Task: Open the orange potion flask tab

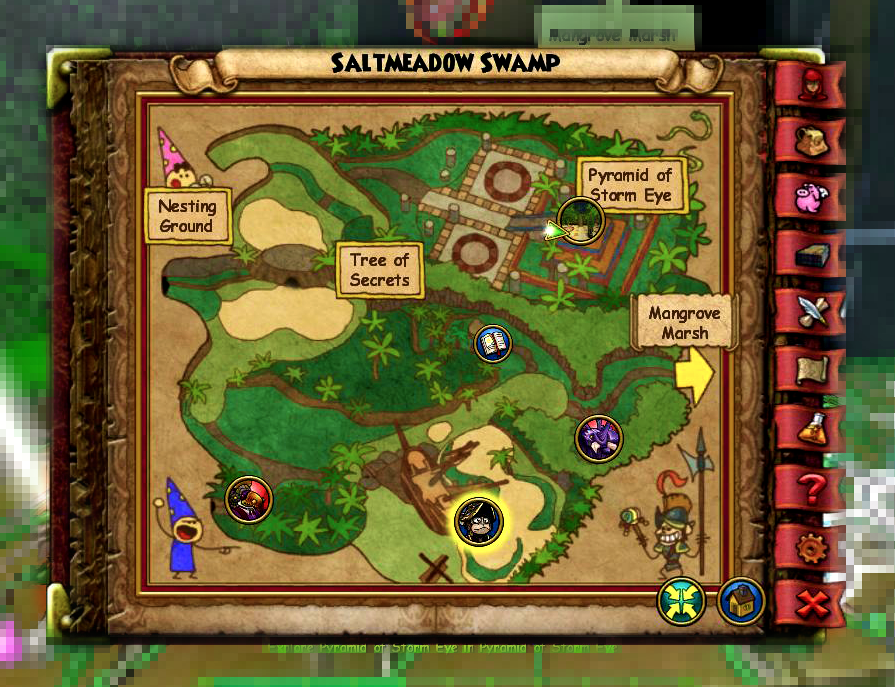Action: click(810, 428)
